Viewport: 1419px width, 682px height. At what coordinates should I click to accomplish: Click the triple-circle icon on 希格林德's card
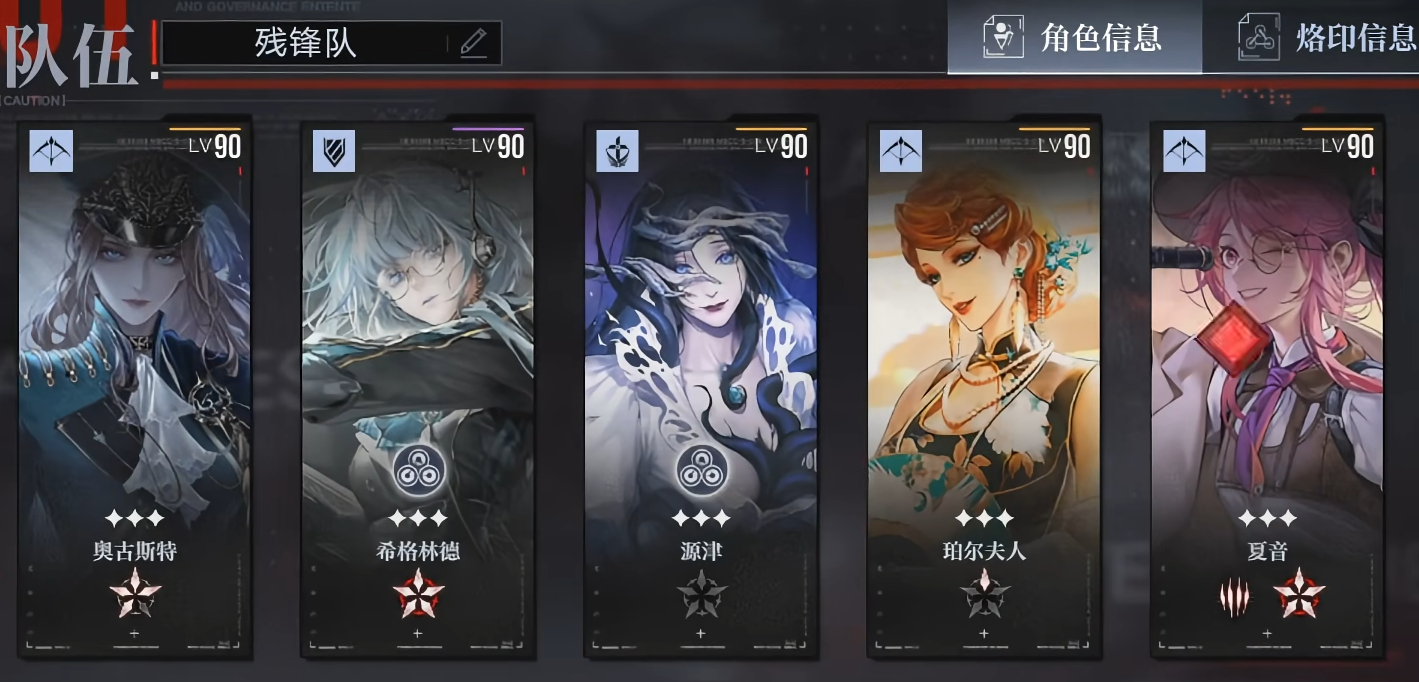point(418,469)
